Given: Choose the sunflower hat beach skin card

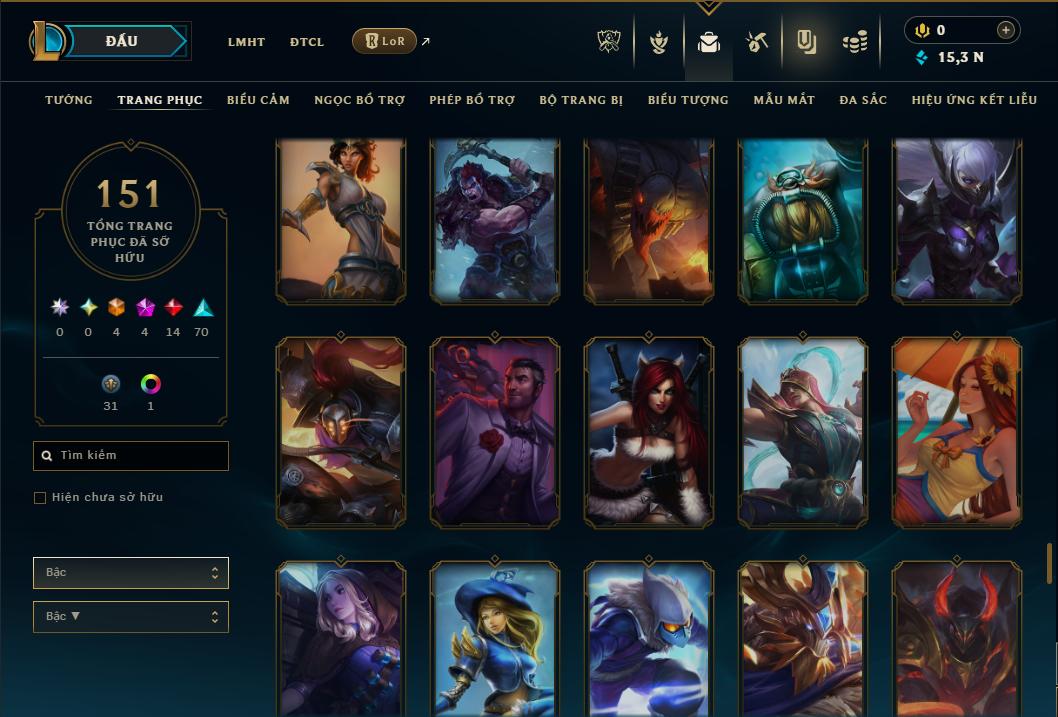Looking at the screenshot, I should [x=957, y=432].
